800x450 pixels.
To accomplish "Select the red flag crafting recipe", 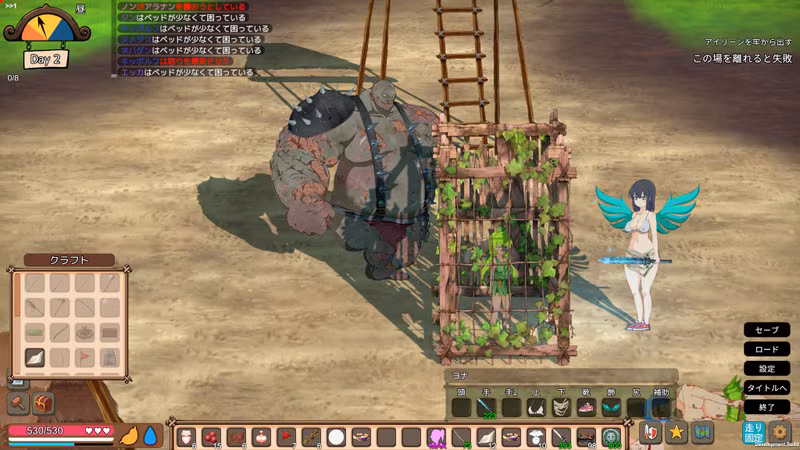I will [x=85, y=357].
